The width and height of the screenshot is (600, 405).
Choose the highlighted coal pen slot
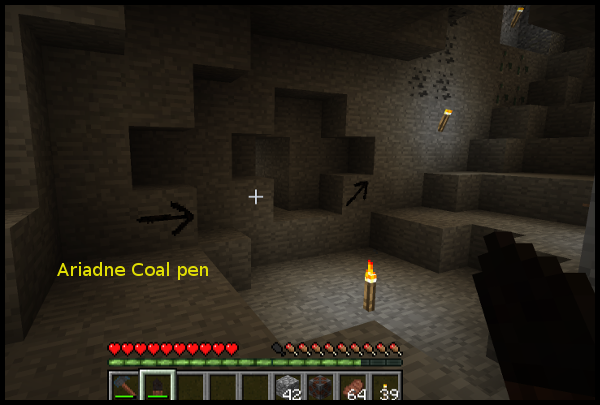click(x=157, y=388)
